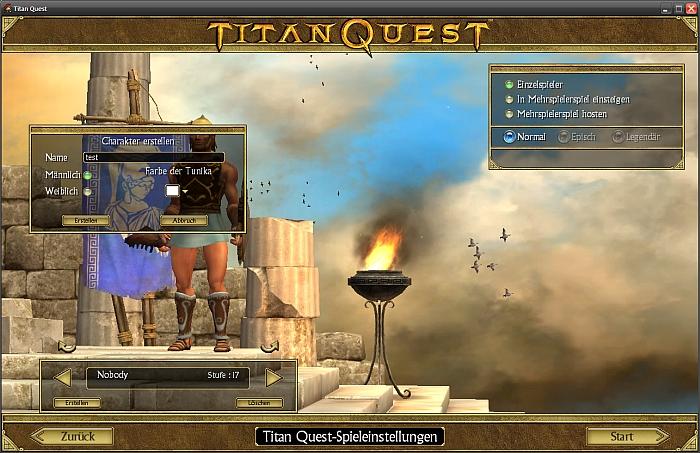Image resolution: width=700 pixels, height=453 pixels.
Task: Confirm with Erstellen in the Charakter erstellen dialog
Action: pos(85,220)
